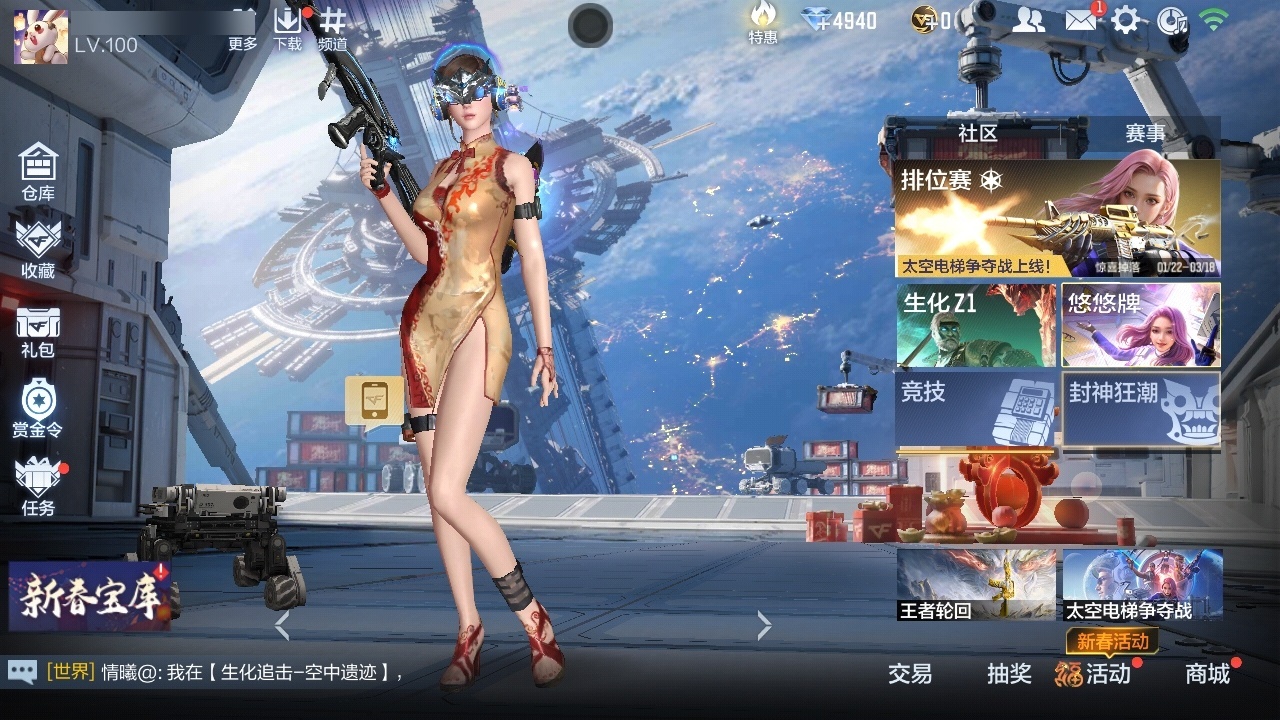
Task: Enter the 生化Z1 mode panel
Action: click(x=975, y=323)
